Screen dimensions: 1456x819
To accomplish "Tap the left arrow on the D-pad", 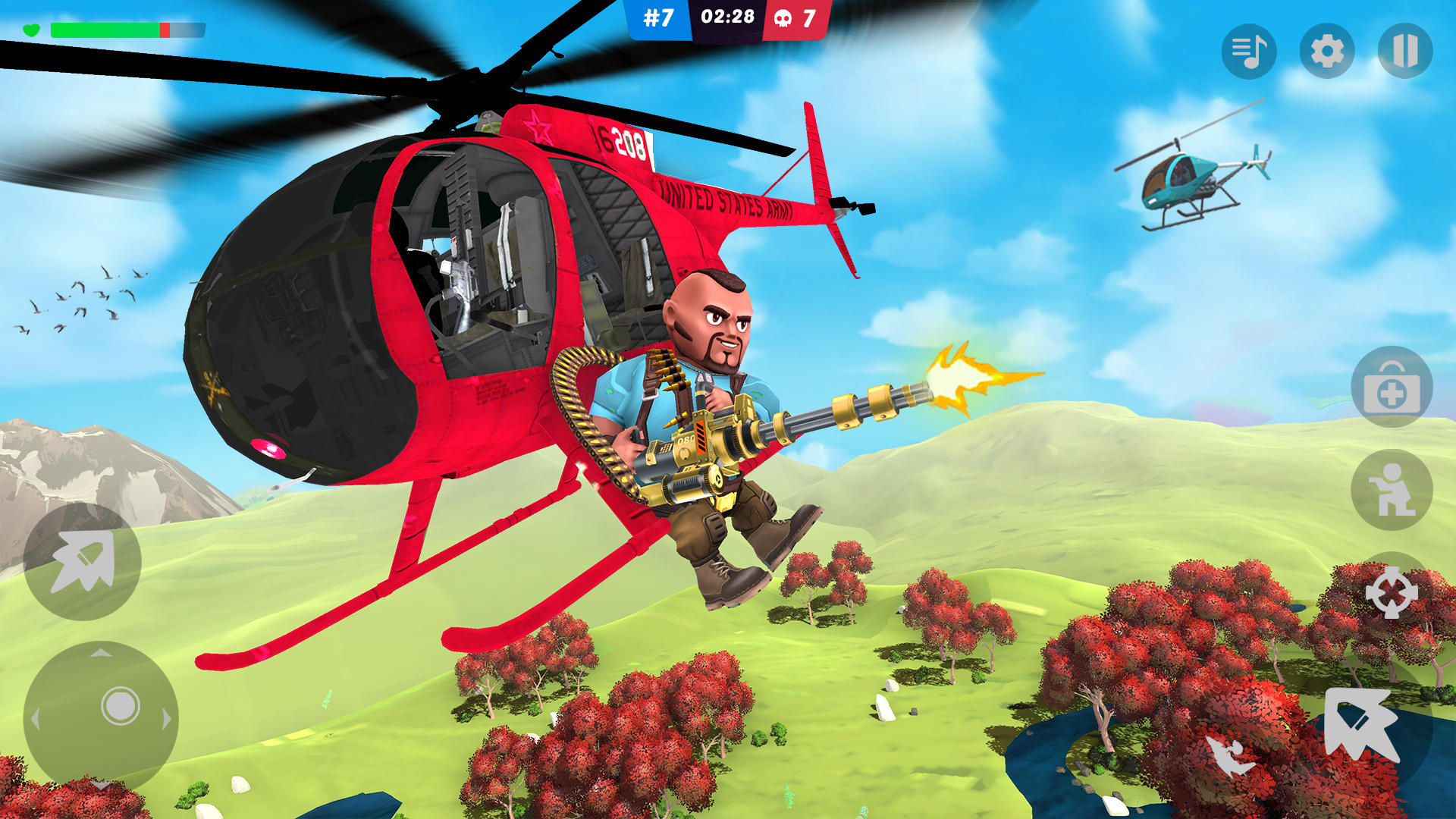I will (x=36, y=717).
